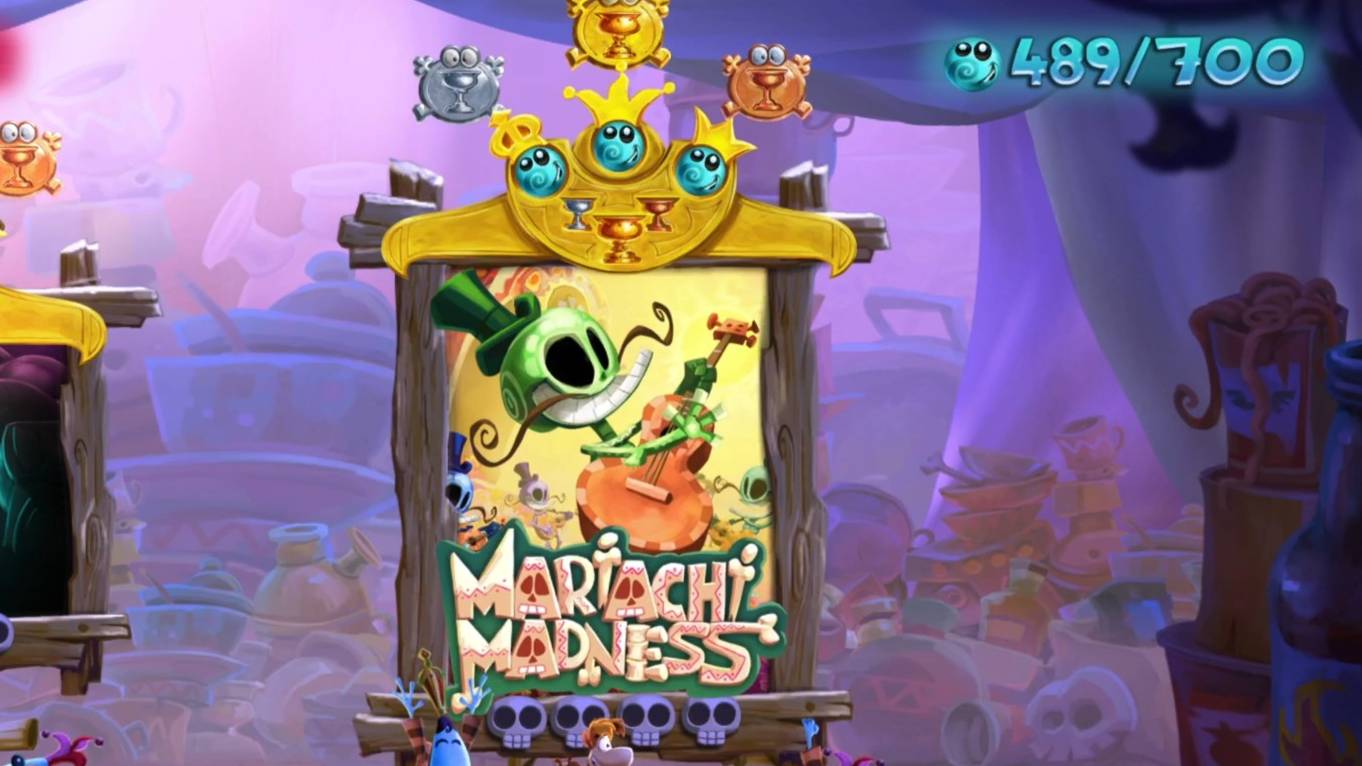Select the gold trophy medal above the frame
This screenshot has height=766, width=1362.
pyautogui.click(x=617, y=32)
